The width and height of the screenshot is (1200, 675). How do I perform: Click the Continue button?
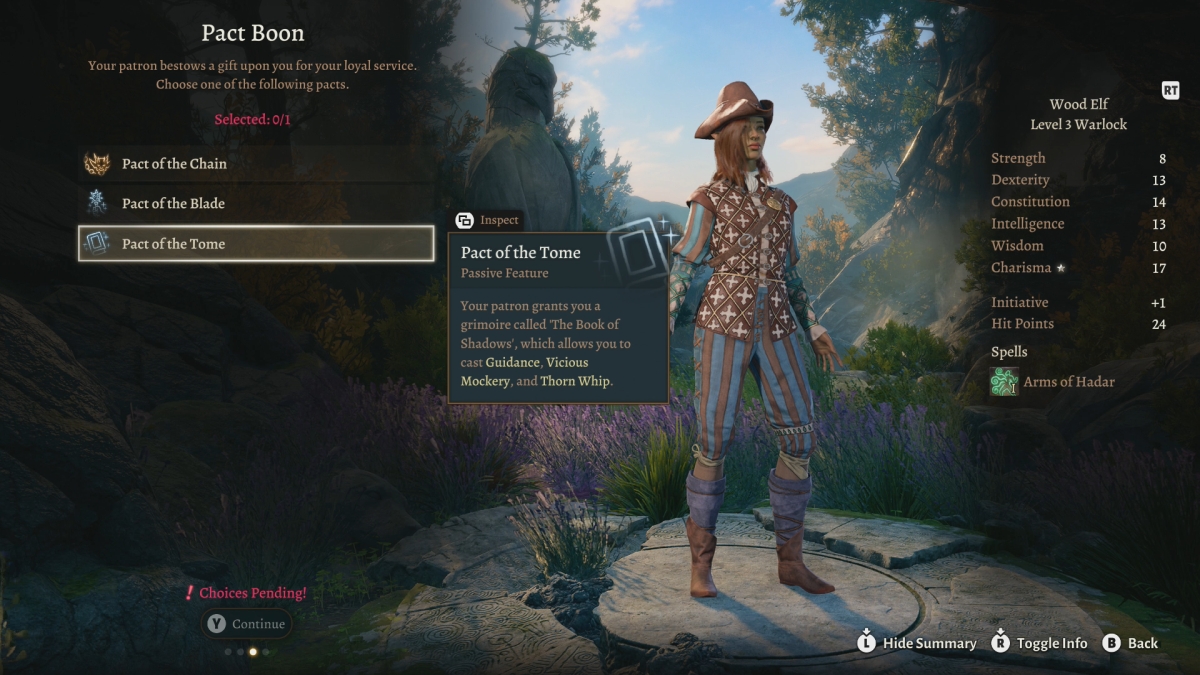point(247,624)
